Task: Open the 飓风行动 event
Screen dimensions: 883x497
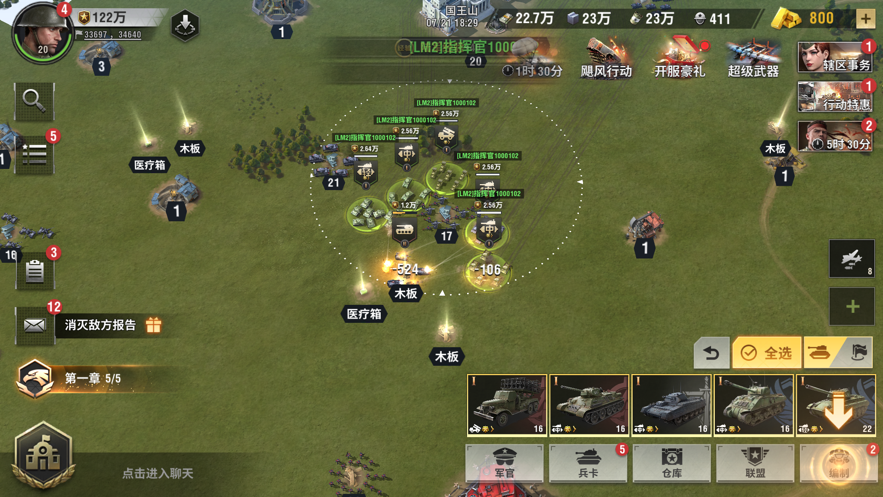Action: click(x=606, y=58)
